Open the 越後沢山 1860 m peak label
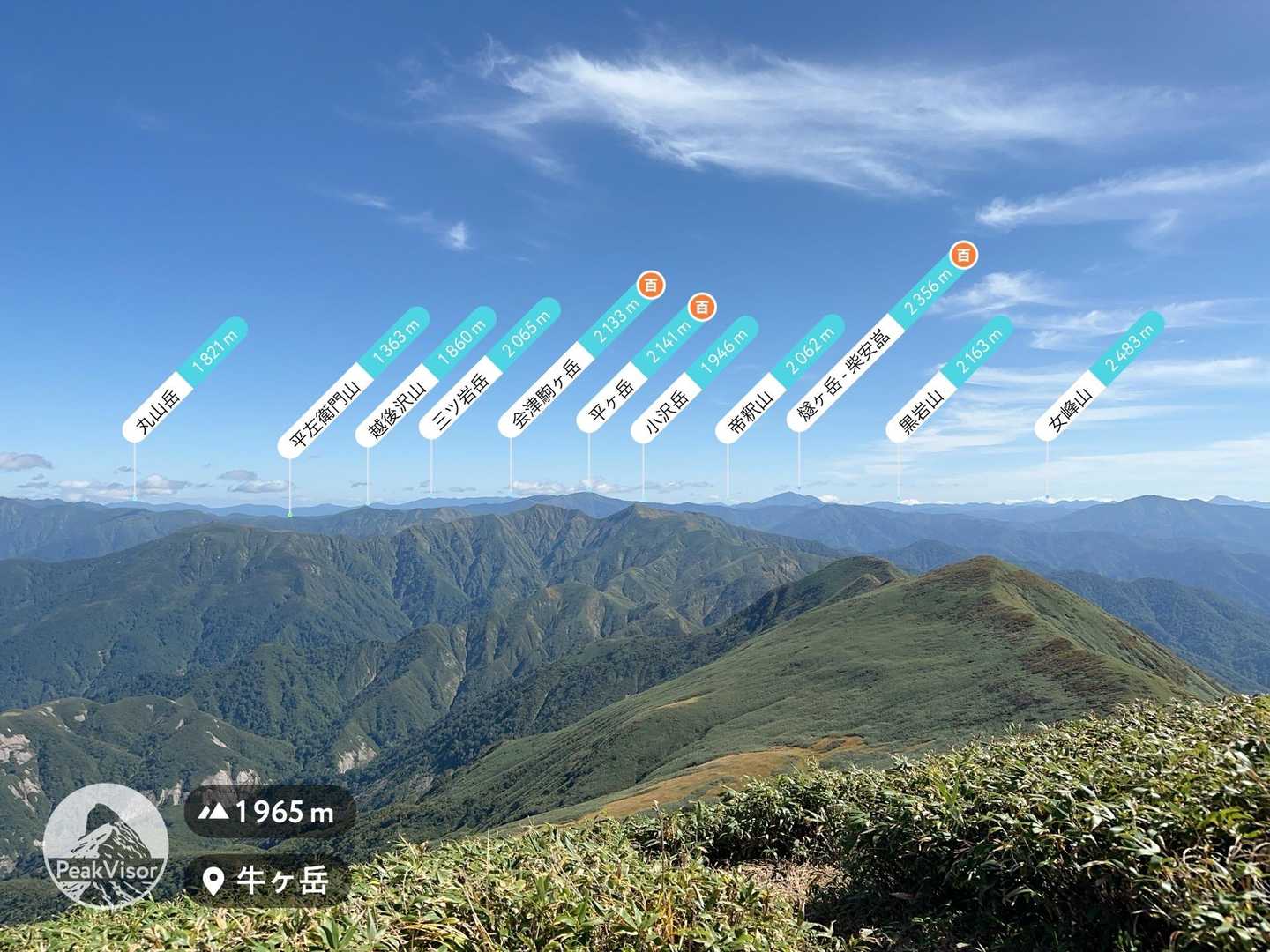Image resolution: width=1270 pixels, height=952 pixels. pos(426,375)
